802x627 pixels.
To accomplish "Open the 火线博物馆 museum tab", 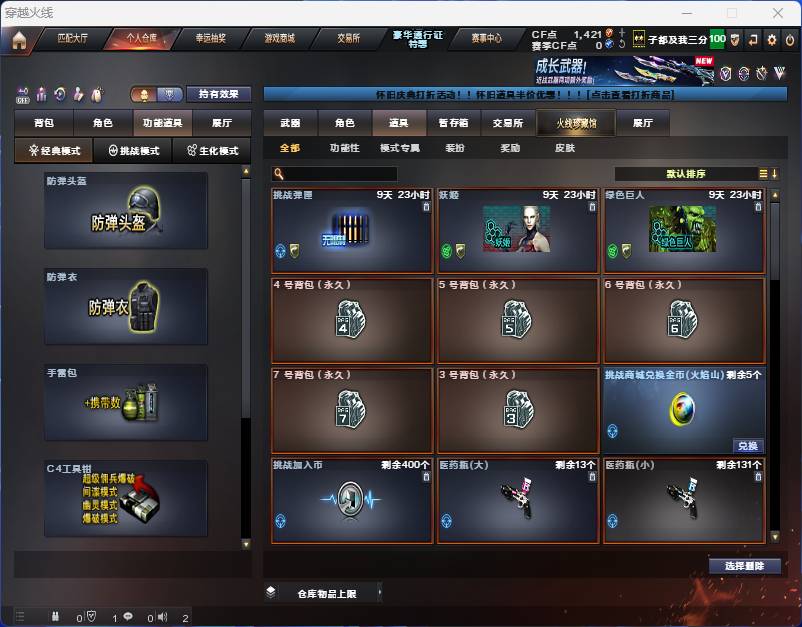I will (x=568, y=123).
